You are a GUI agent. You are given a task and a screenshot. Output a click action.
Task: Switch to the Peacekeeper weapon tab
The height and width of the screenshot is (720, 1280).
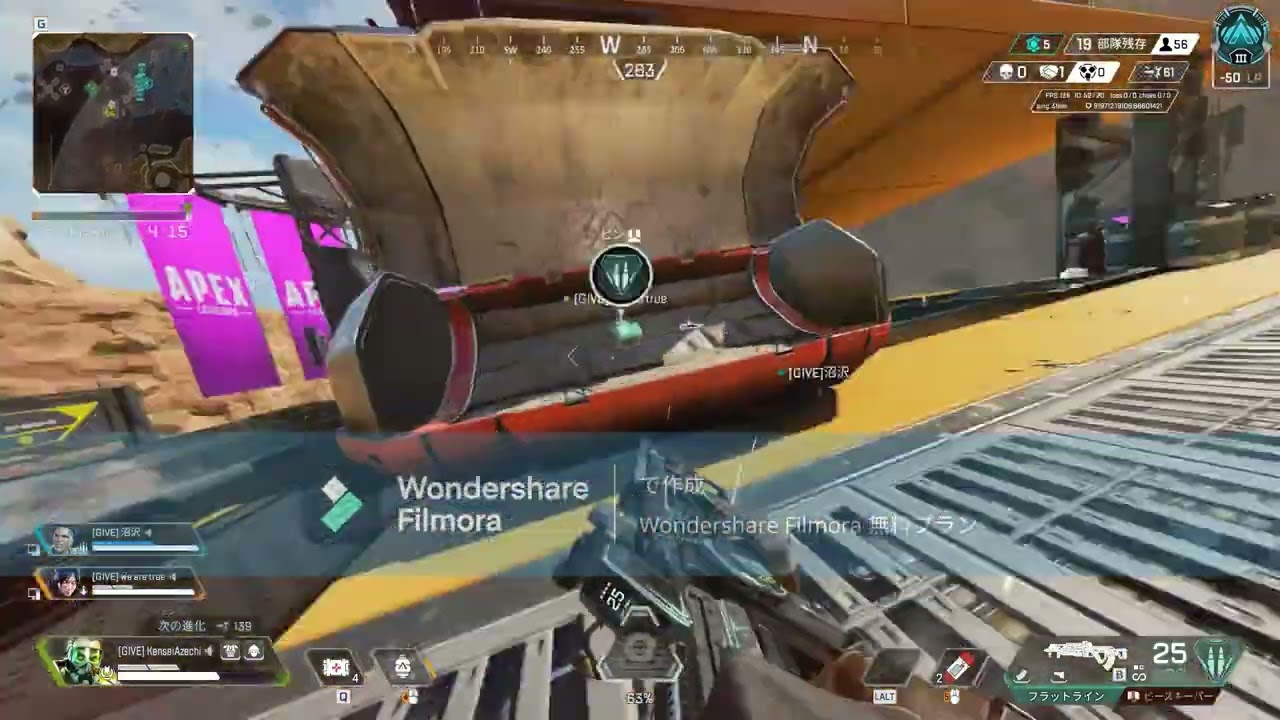[1172, 696]
